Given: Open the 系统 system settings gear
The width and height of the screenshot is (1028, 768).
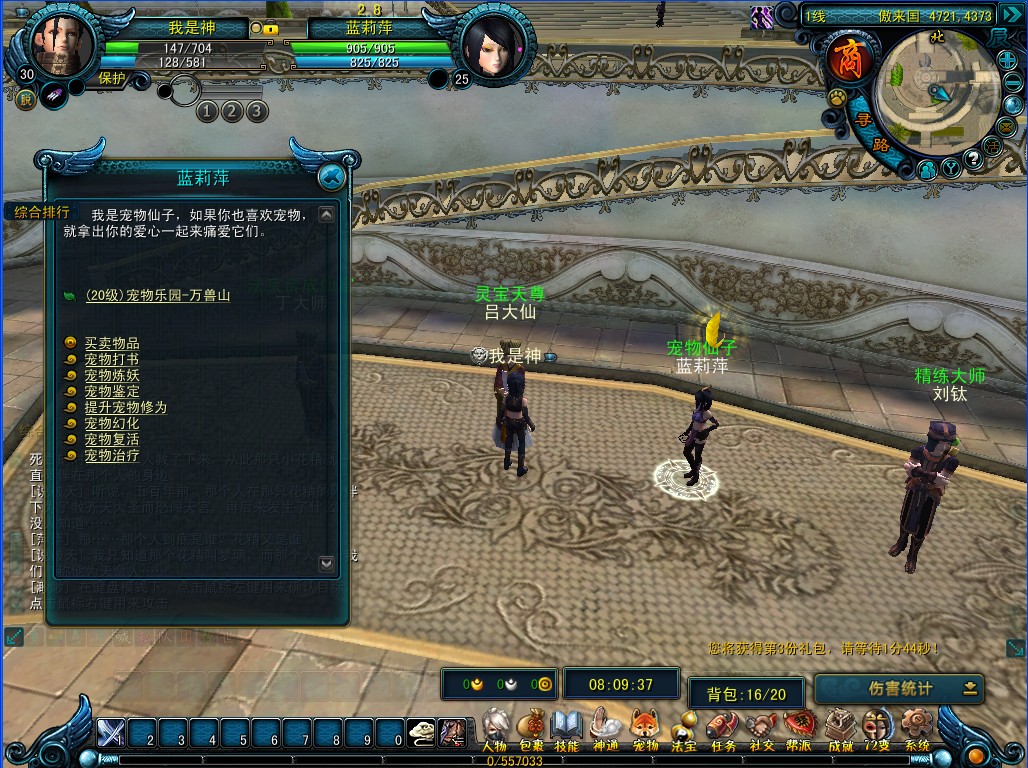Looking at the screenshot, I should click(x=916, y=728).
